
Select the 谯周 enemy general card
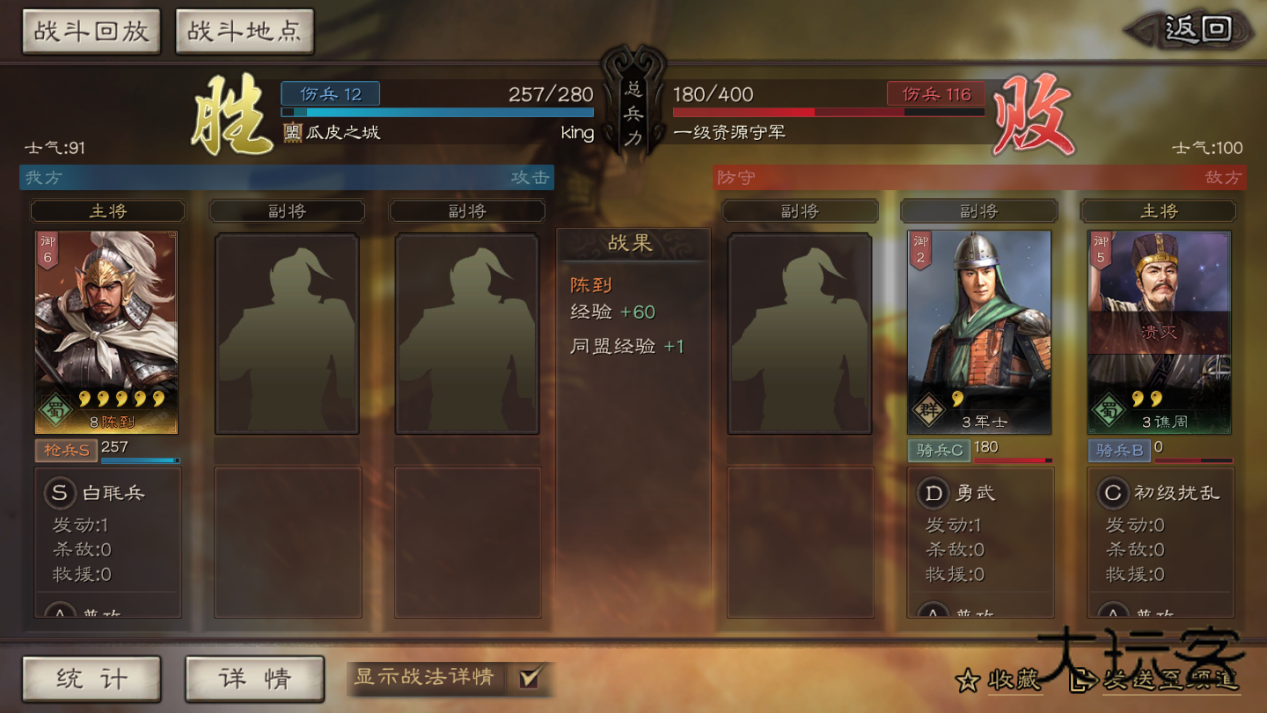(1158, 332)
